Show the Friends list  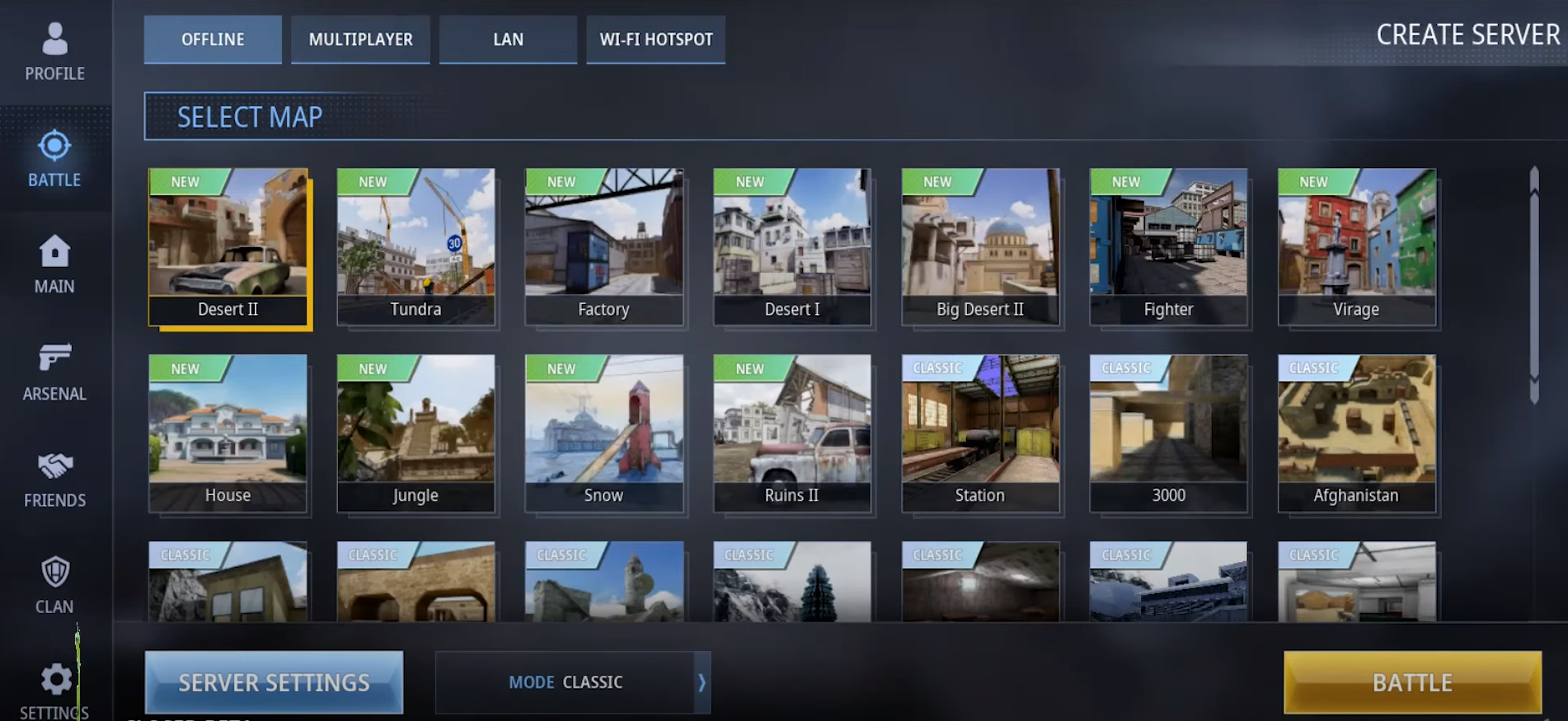pos(54,479)
